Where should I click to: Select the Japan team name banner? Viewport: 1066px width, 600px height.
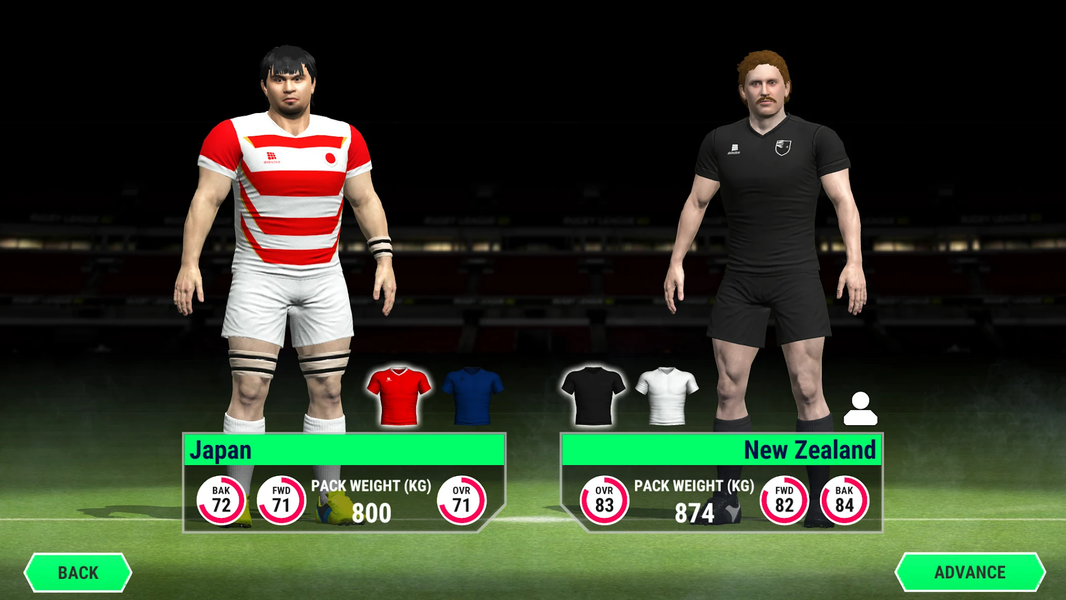click(x=343, y=450)
